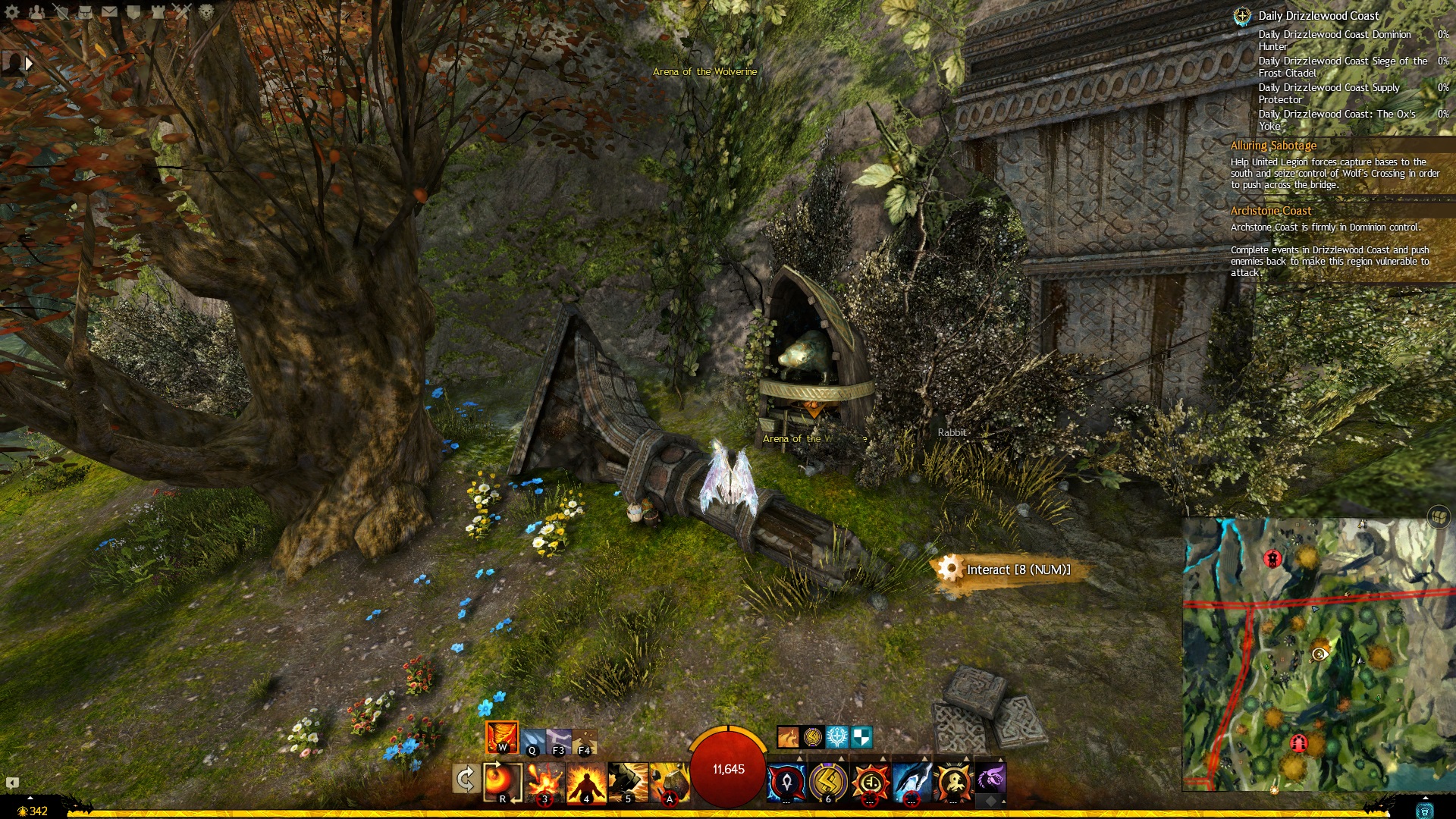This screenshot has width=1456, height=819.
Task: Open the game menu gear icon
Action: tap(12, 11)
